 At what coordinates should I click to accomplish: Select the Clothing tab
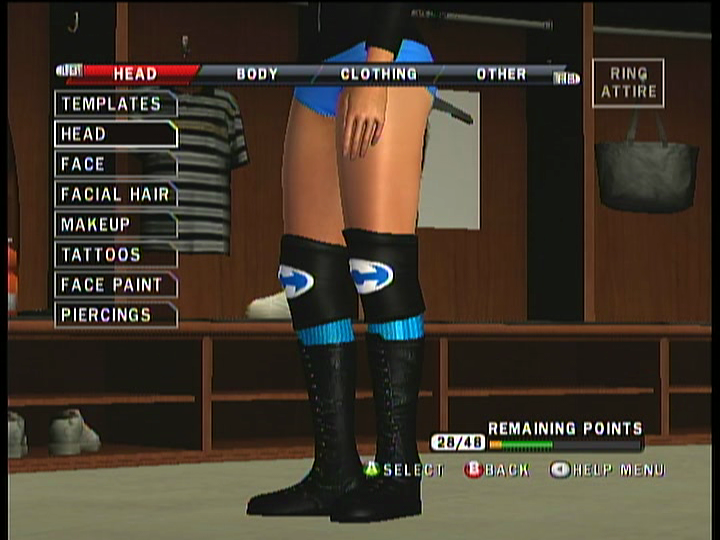[x=378, y=74]
